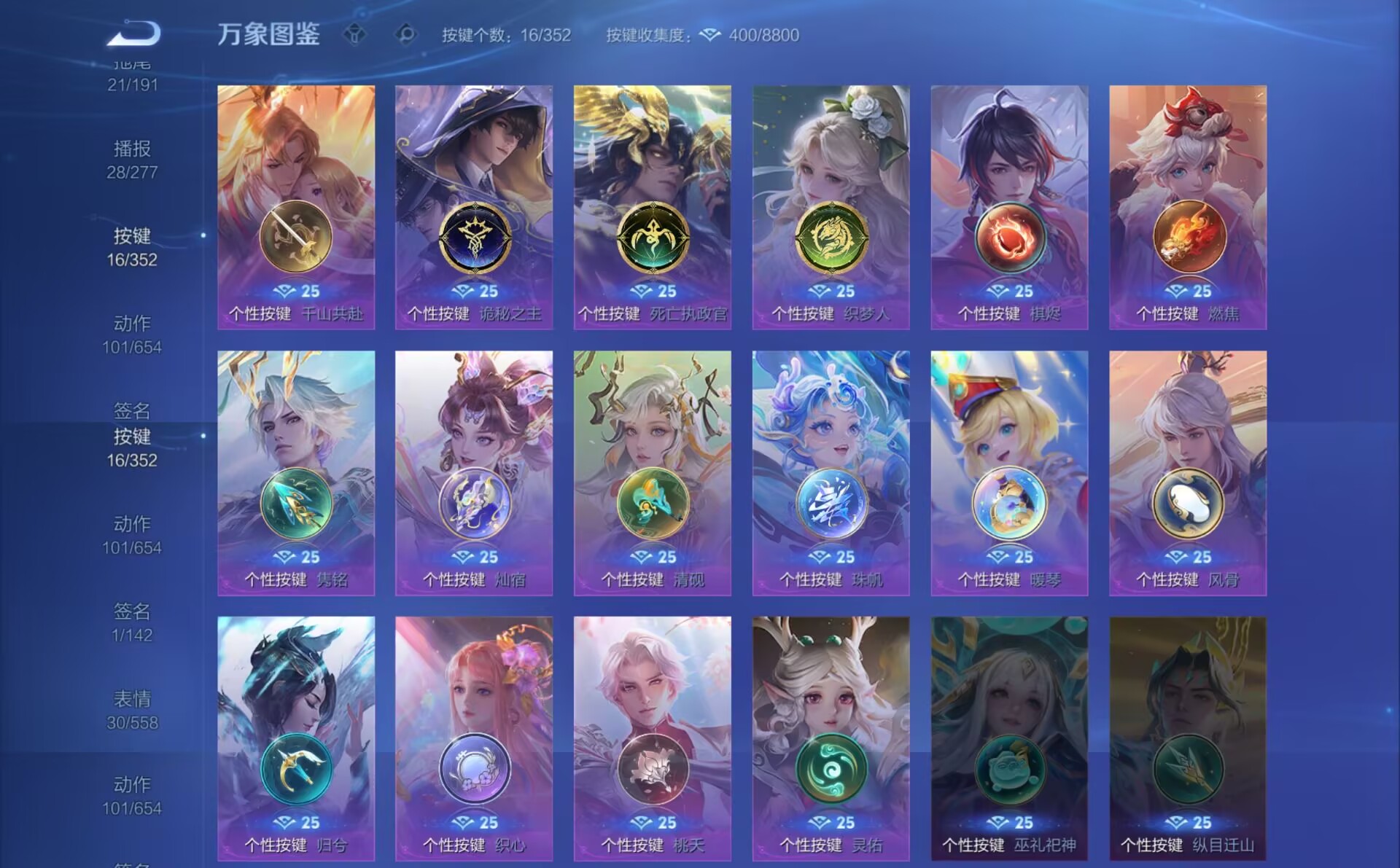Select the 千山共赴 key skin card

[296, 207]
